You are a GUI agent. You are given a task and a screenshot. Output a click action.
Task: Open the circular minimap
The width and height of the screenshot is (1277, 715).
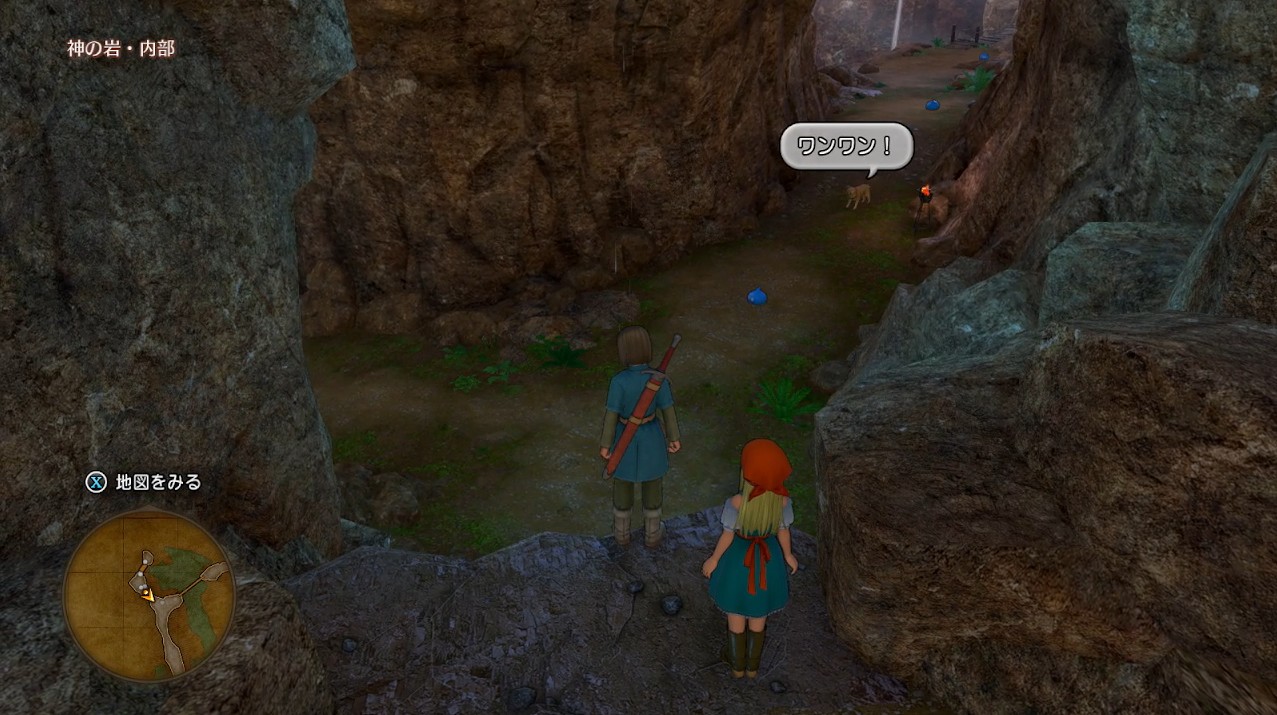pos(148,595)
